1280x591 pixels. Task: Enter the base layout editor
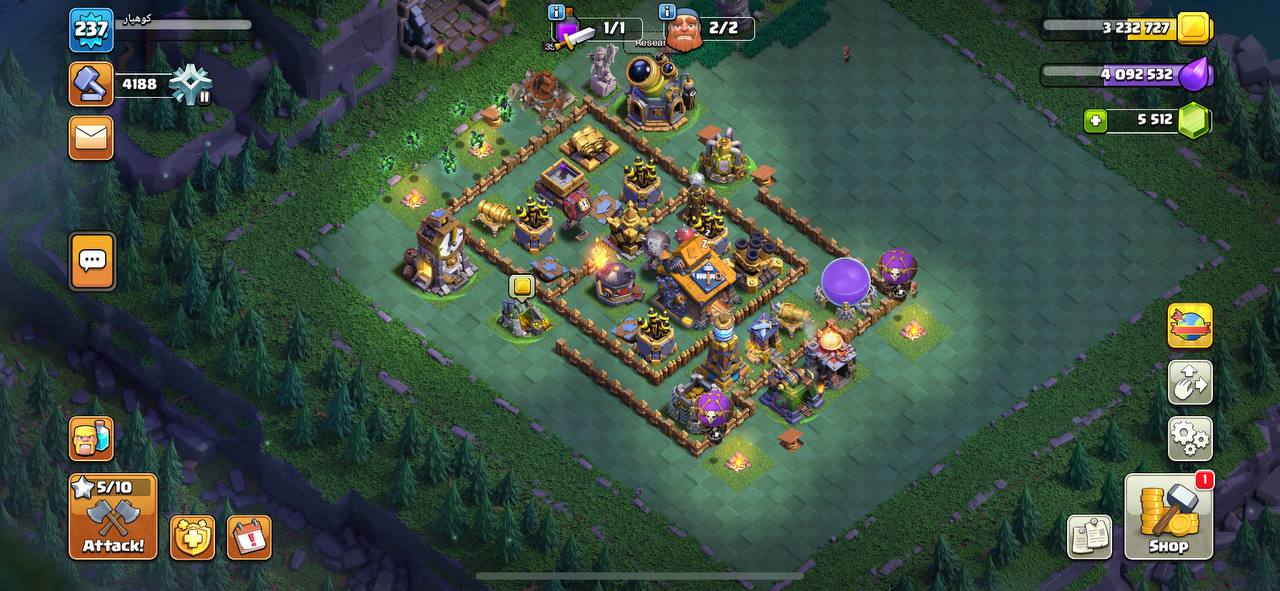[x=1190, y=382]
